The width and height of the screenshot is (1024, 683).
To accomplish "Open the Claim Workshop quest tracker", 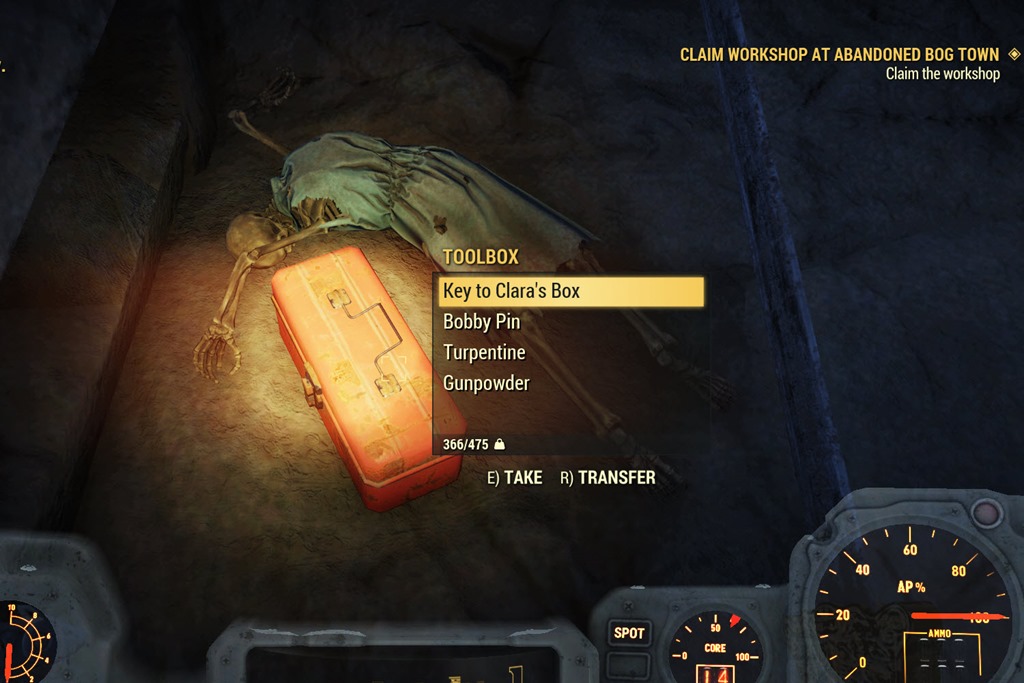I will (x=839, y=55).
